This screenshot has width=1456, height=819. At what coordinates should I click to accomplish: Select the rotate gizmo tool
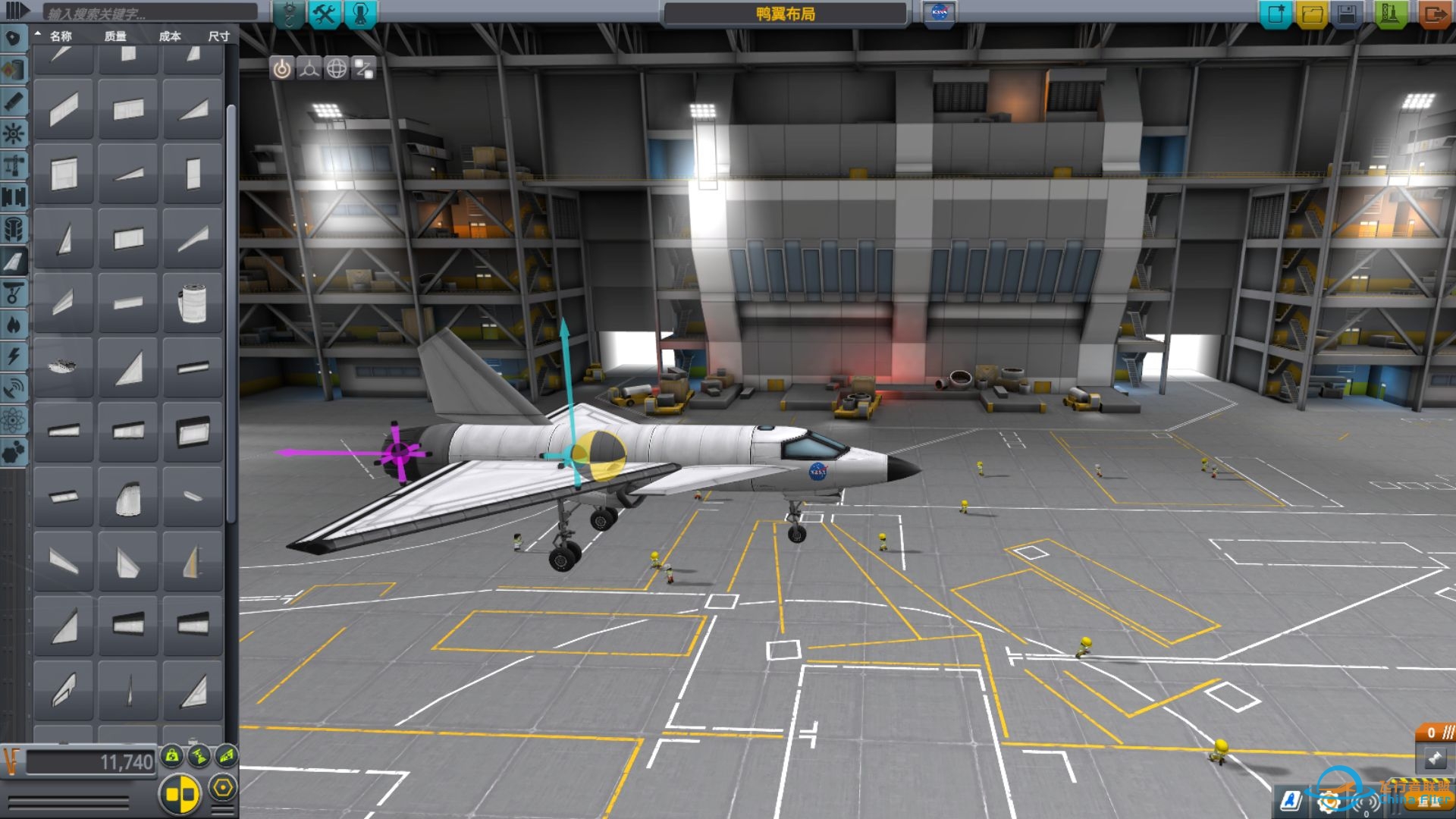pyautogui.click(x=336, y=68)
